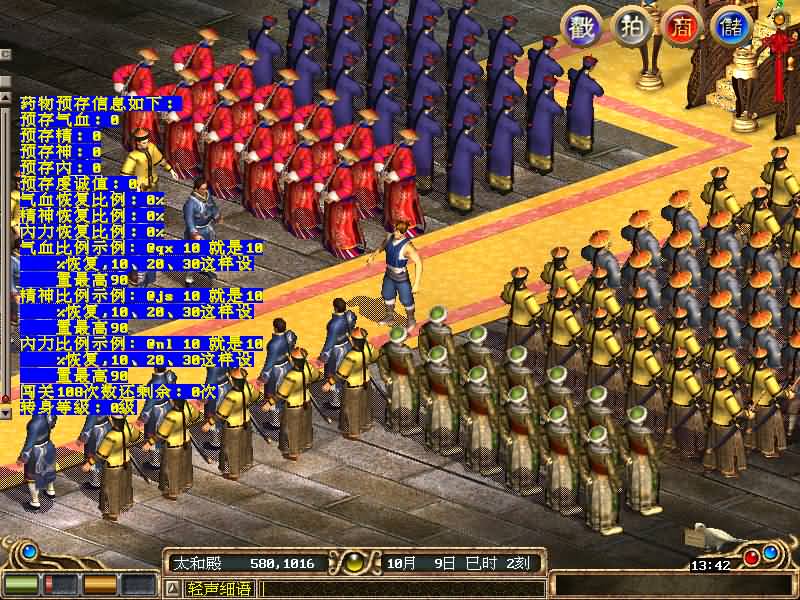Click the yellow orb on the bottom bar

click(x=353, y=562)
